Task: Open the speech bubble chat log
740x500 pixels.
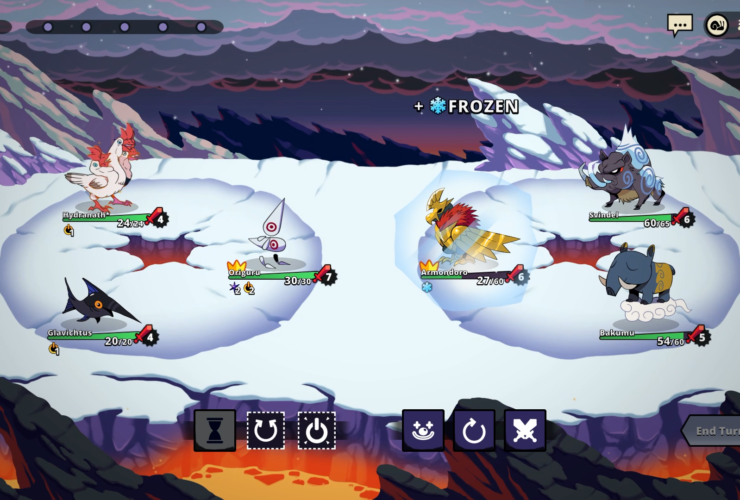Action: 680,24
